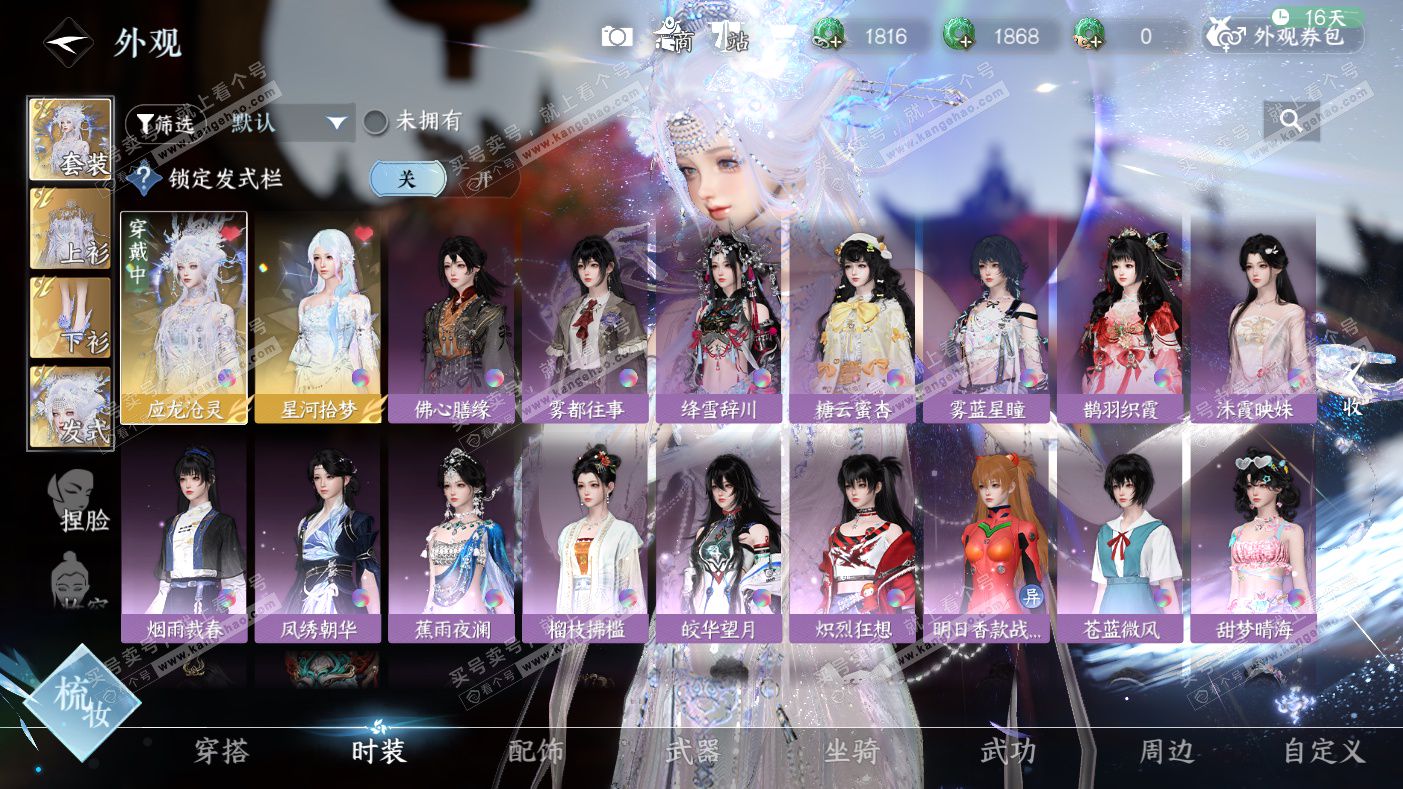This screenshot has width=1403, height=789.
Task: Pick the 明日香款战斗服 outfit card
Action: (x=987, y=537)
